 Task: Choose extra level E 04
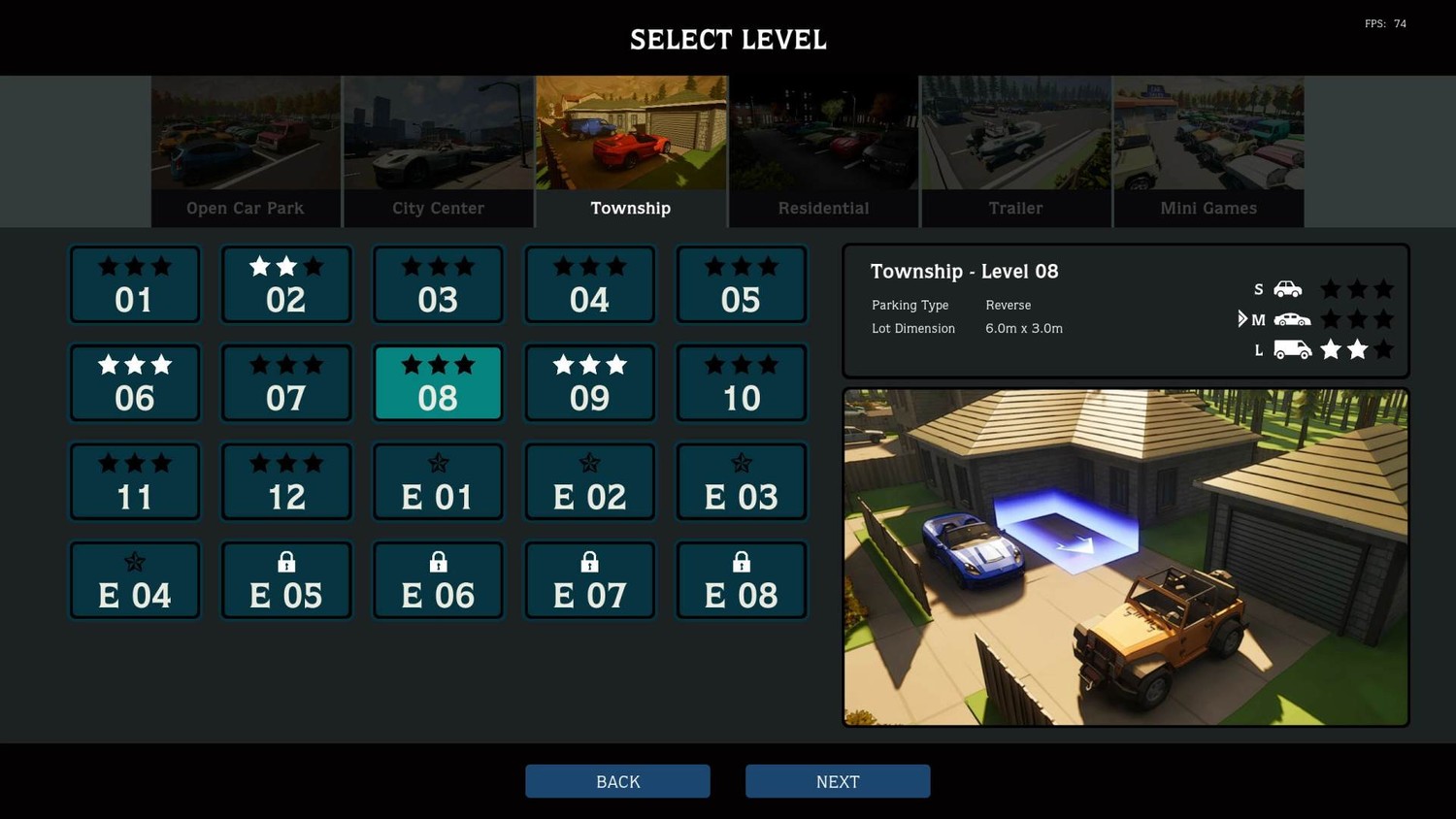[x=135, y=580]
